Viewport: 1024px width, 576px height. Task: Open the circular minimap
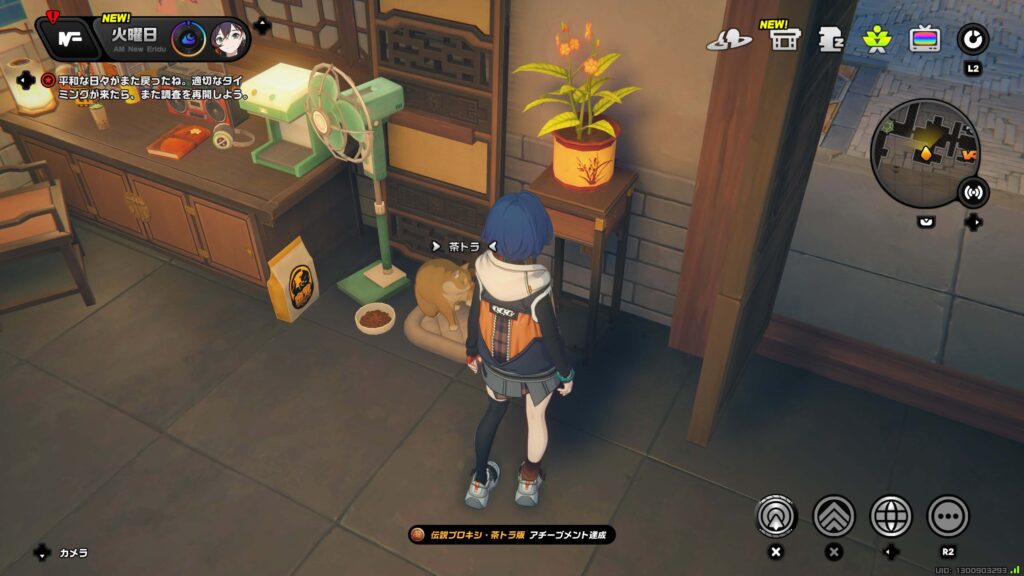pyautogui.click(x=924, y=153)
